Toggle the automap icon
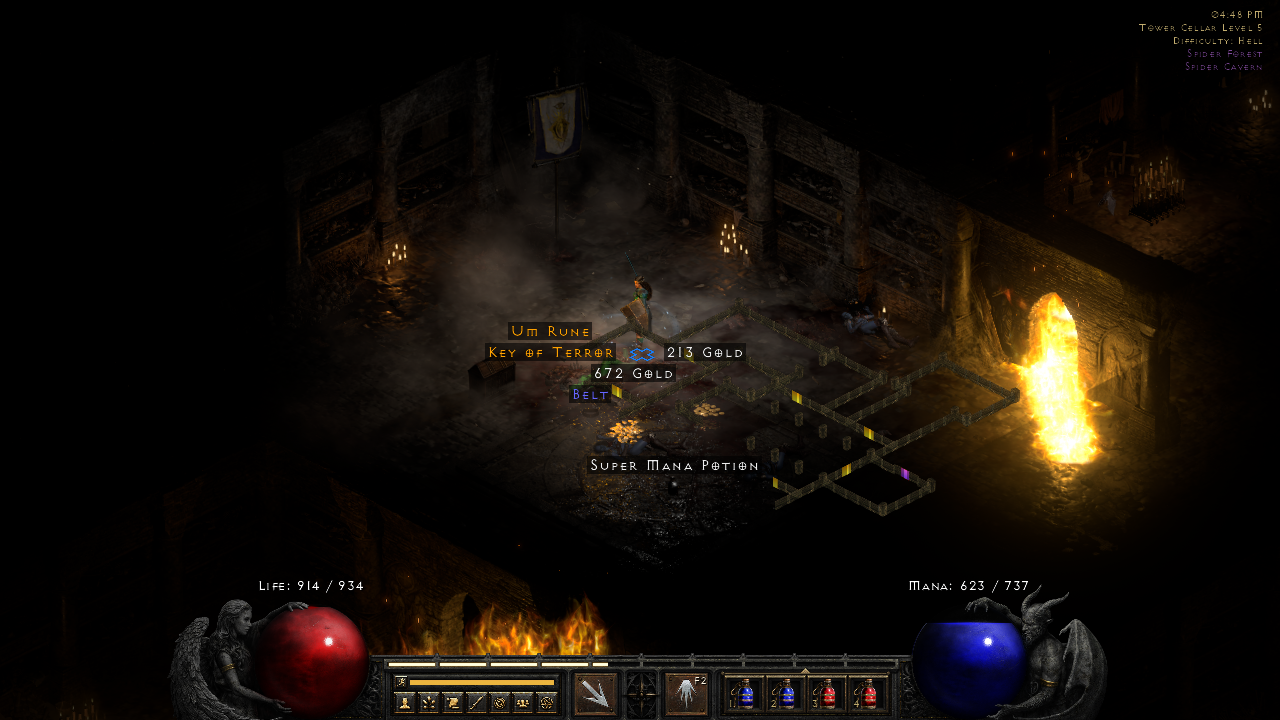 coord(498,701)
